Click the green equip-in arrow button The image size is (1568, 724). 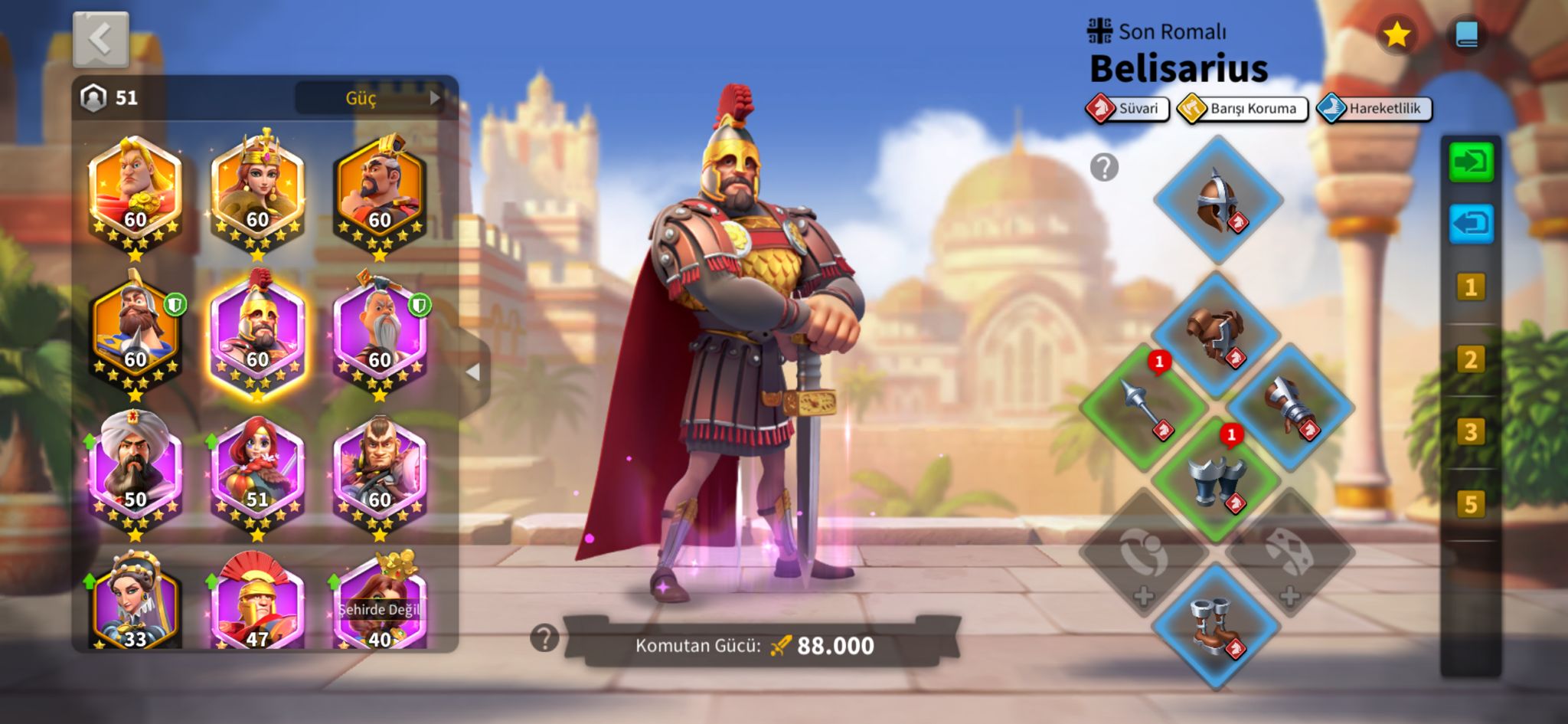(x=1471, y=162)
